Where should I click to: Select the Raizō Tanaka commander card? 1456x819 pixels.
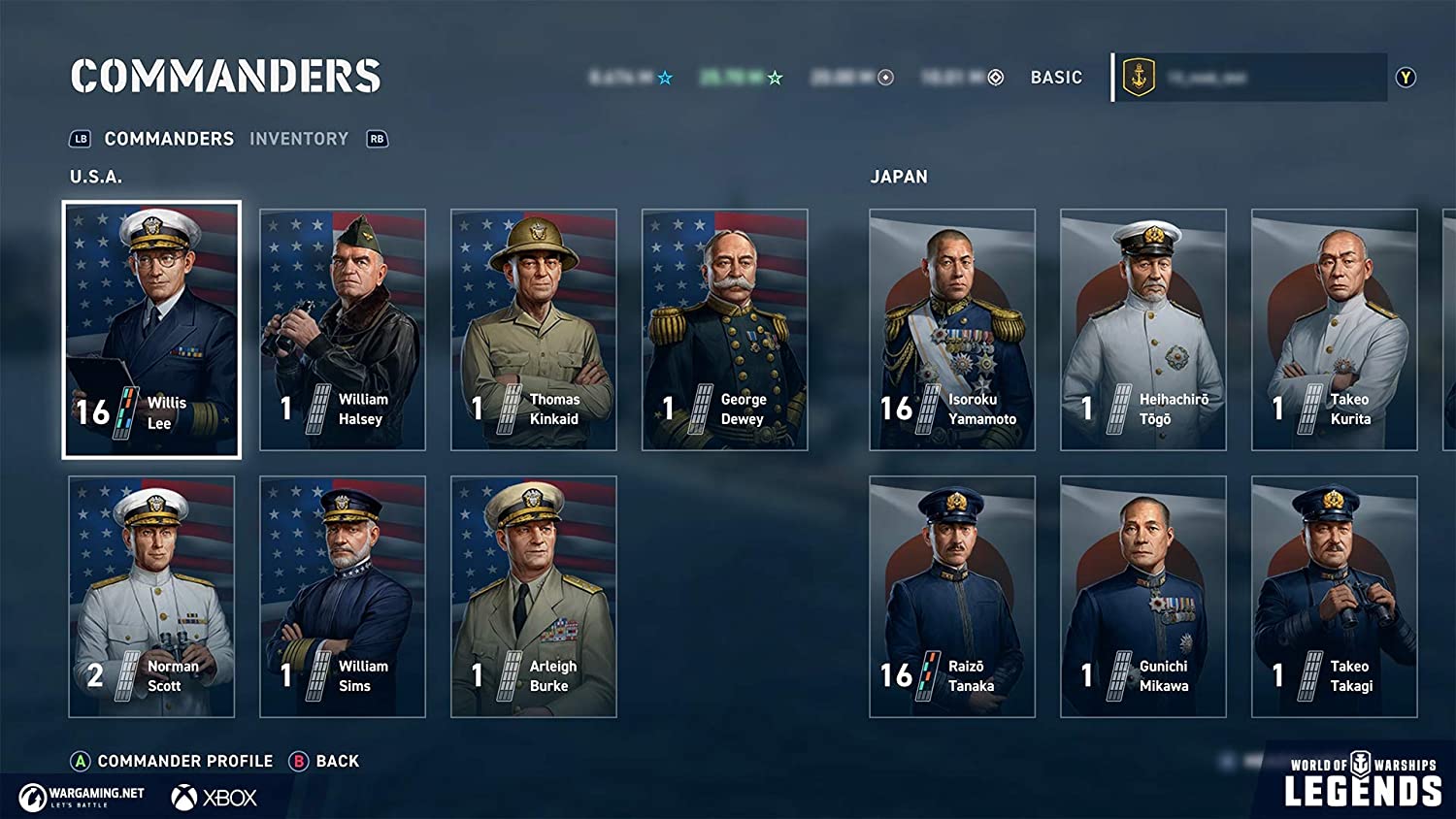[x=952, y=596]
